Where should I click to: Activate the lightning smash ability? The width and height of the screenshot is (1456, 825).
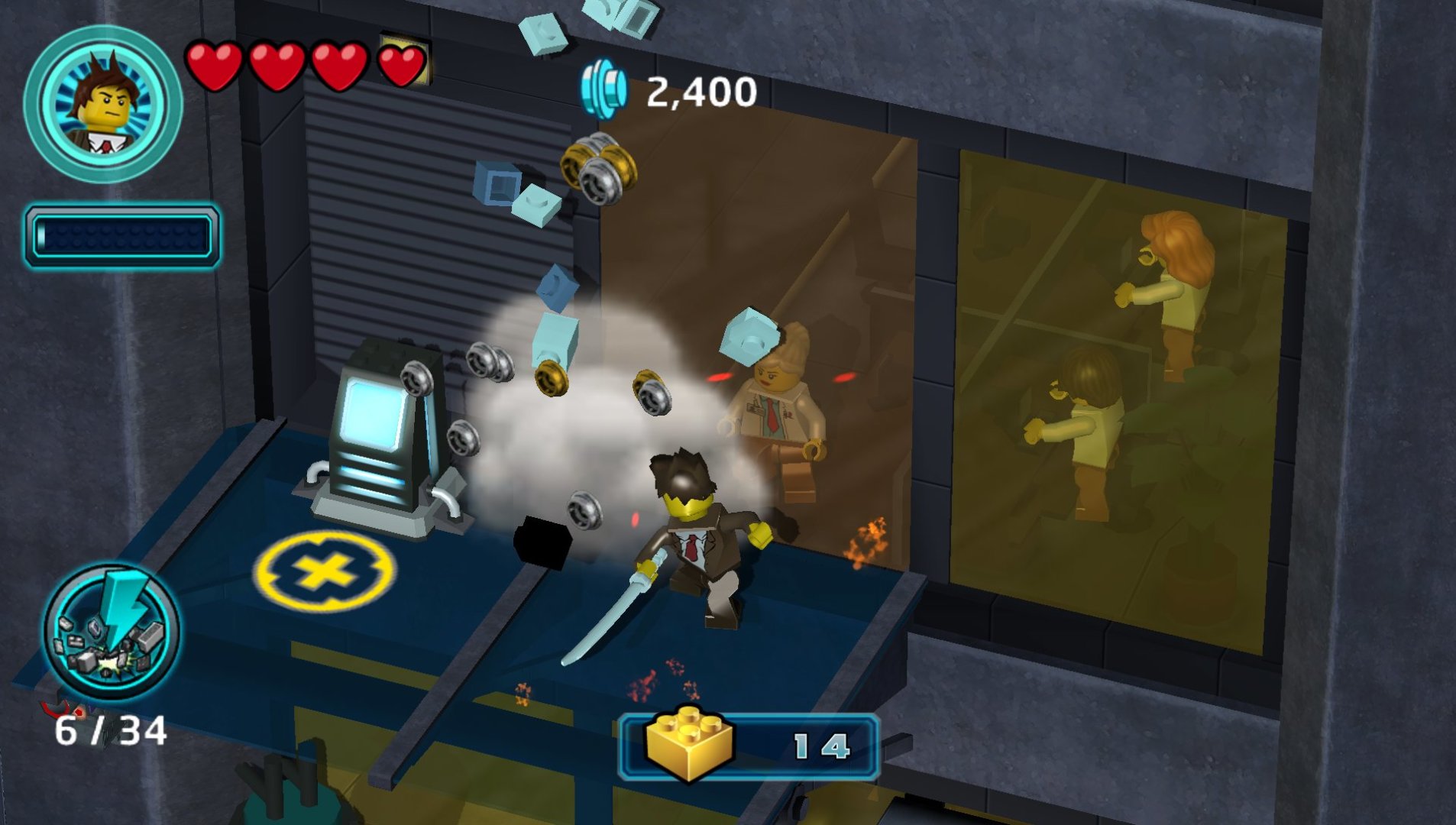coord(112,631)
